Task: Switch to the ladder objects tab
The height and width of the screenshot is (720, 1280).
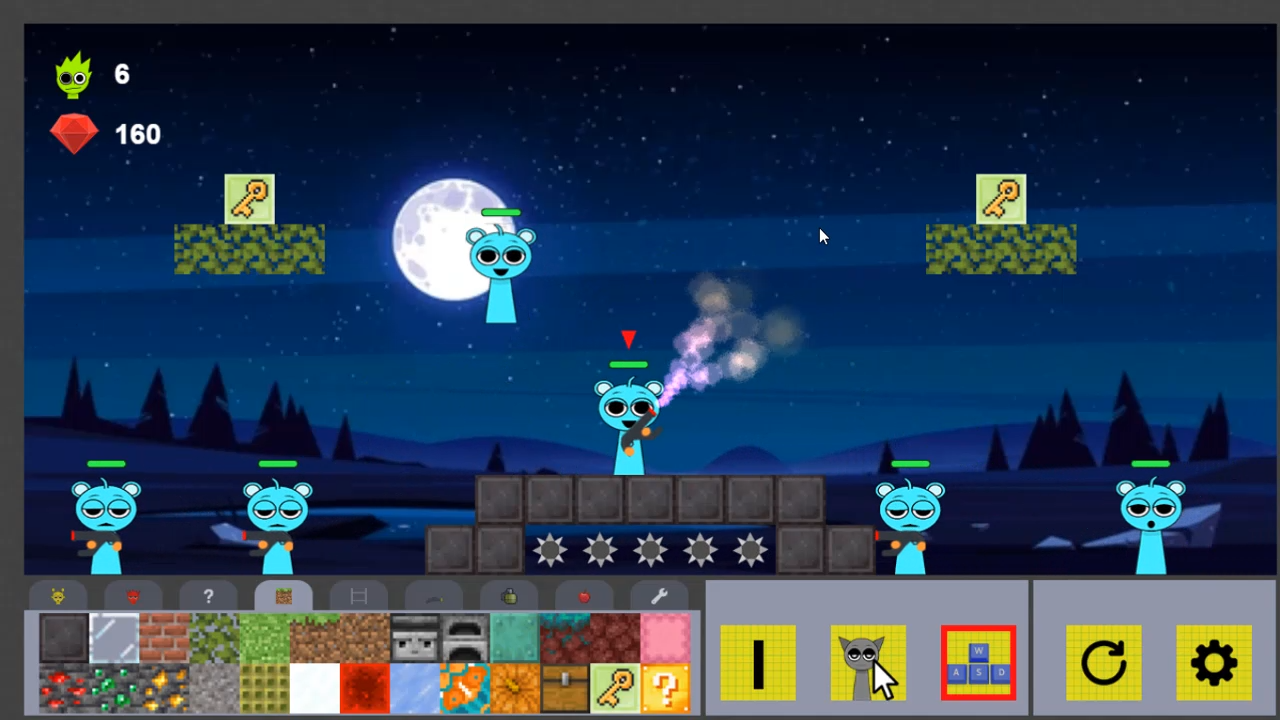Action: coord(359,596)
